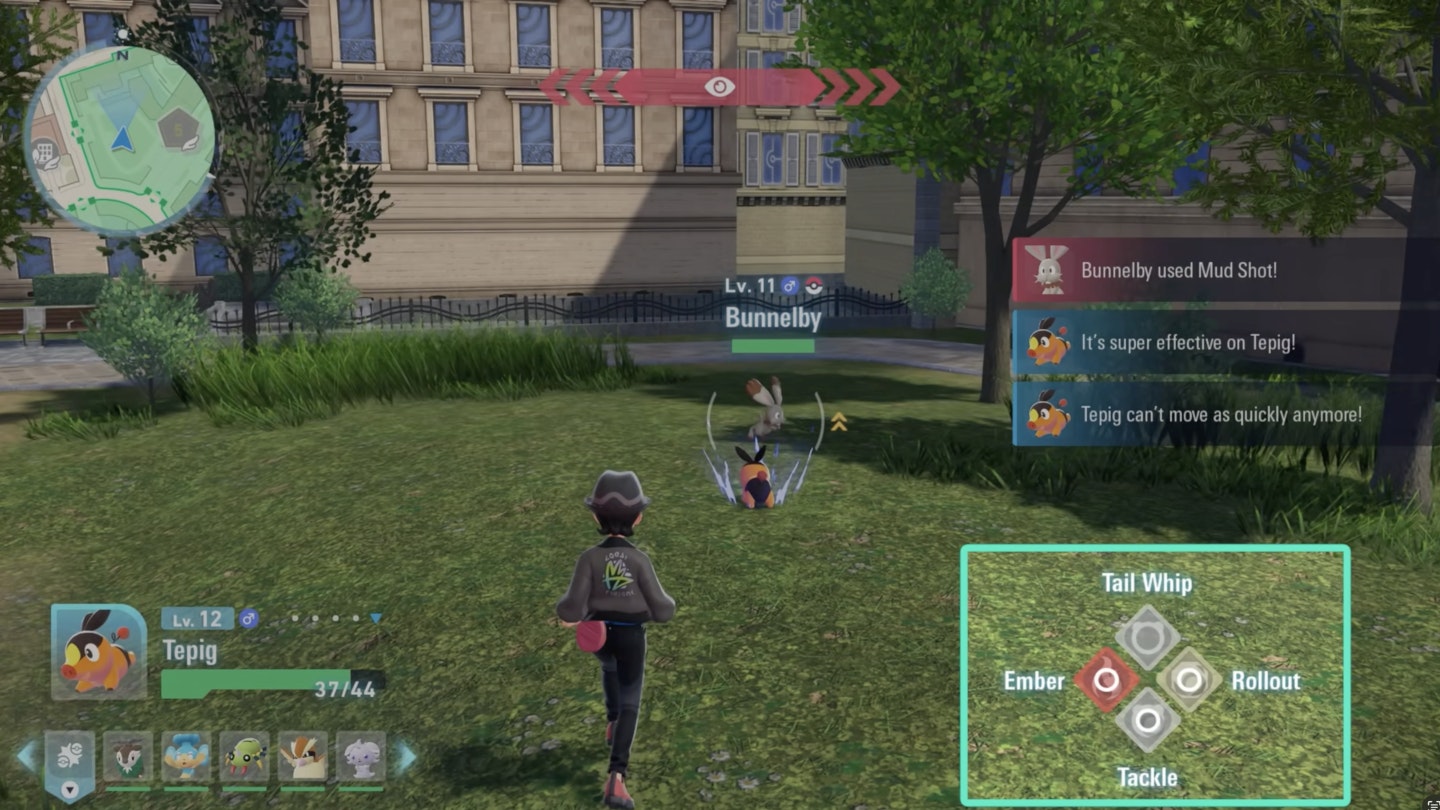The width and height of the screenshot is (1440, 810).
Task: Use the Ember move
Action: click(x=1105, y=680)
